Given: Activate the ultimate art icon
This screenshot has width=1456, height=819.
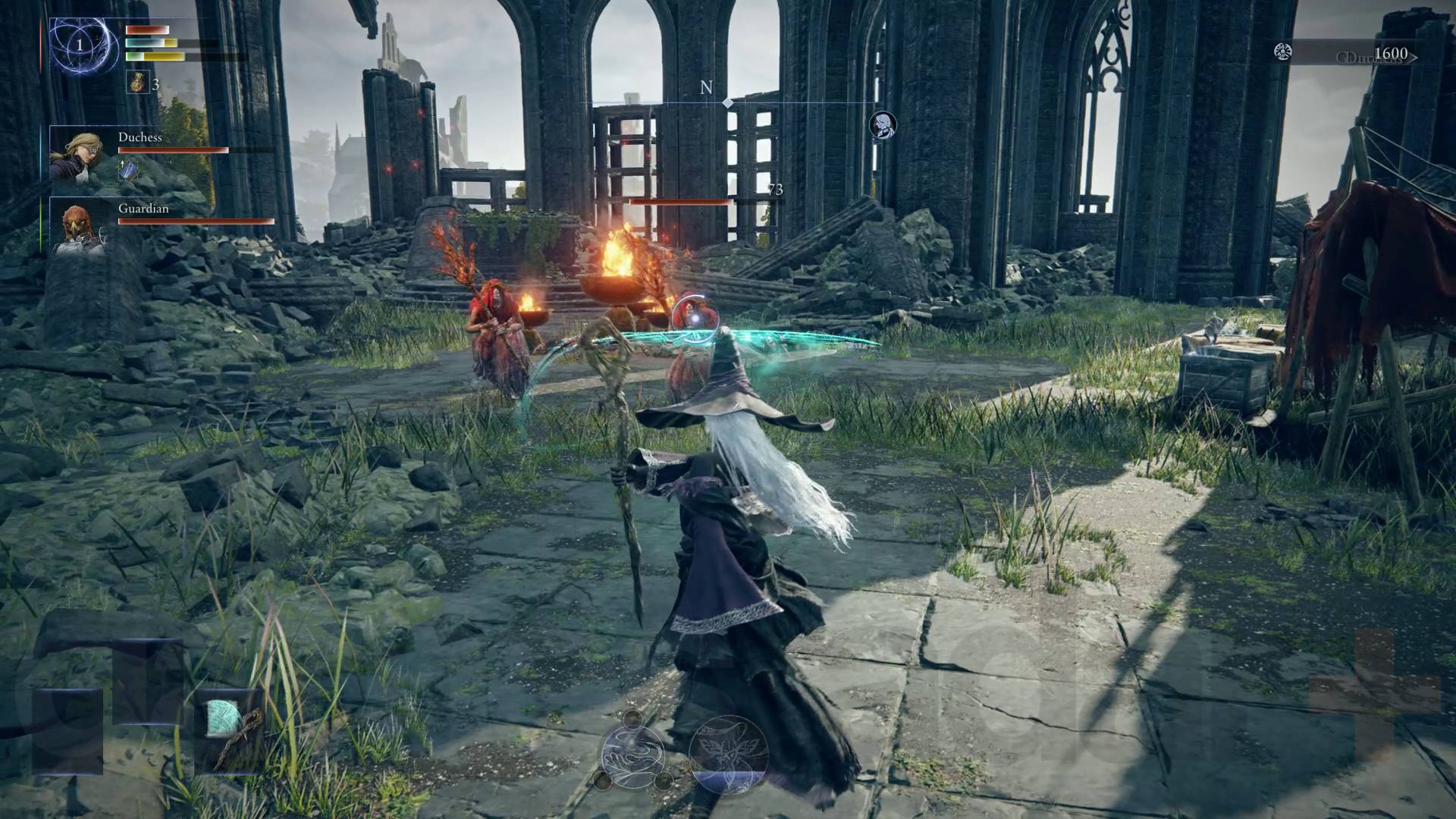Looking at the screenshot, I should [728, 754].
